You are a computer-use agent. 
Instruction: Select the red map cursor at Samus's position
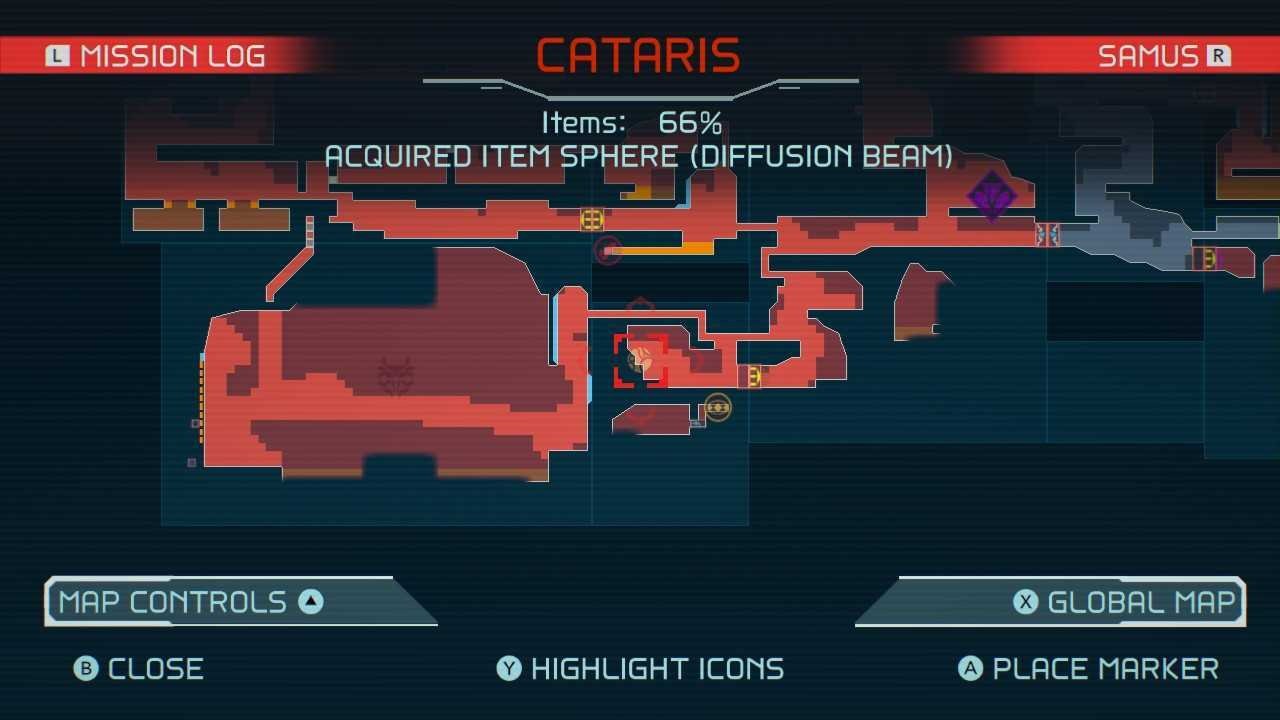point(640,361)
